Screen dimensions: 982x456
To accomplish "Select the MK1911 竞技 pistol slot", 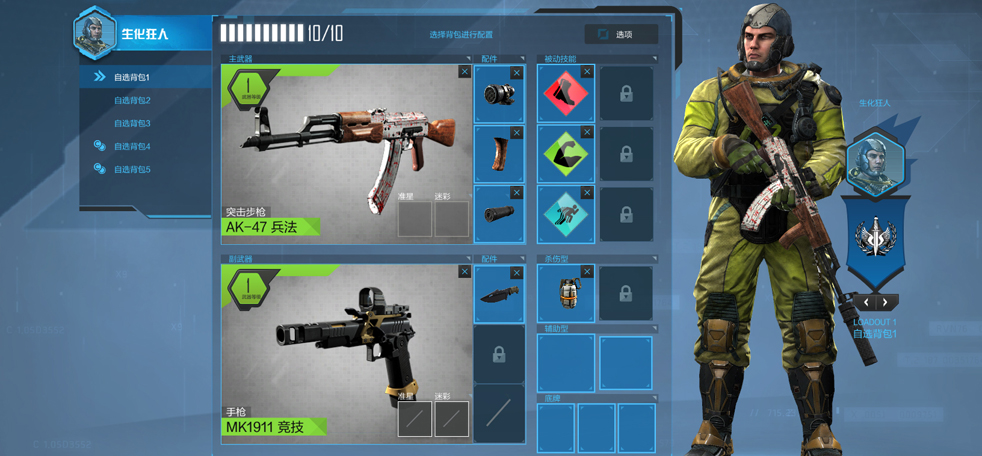I will click(345, 352).
